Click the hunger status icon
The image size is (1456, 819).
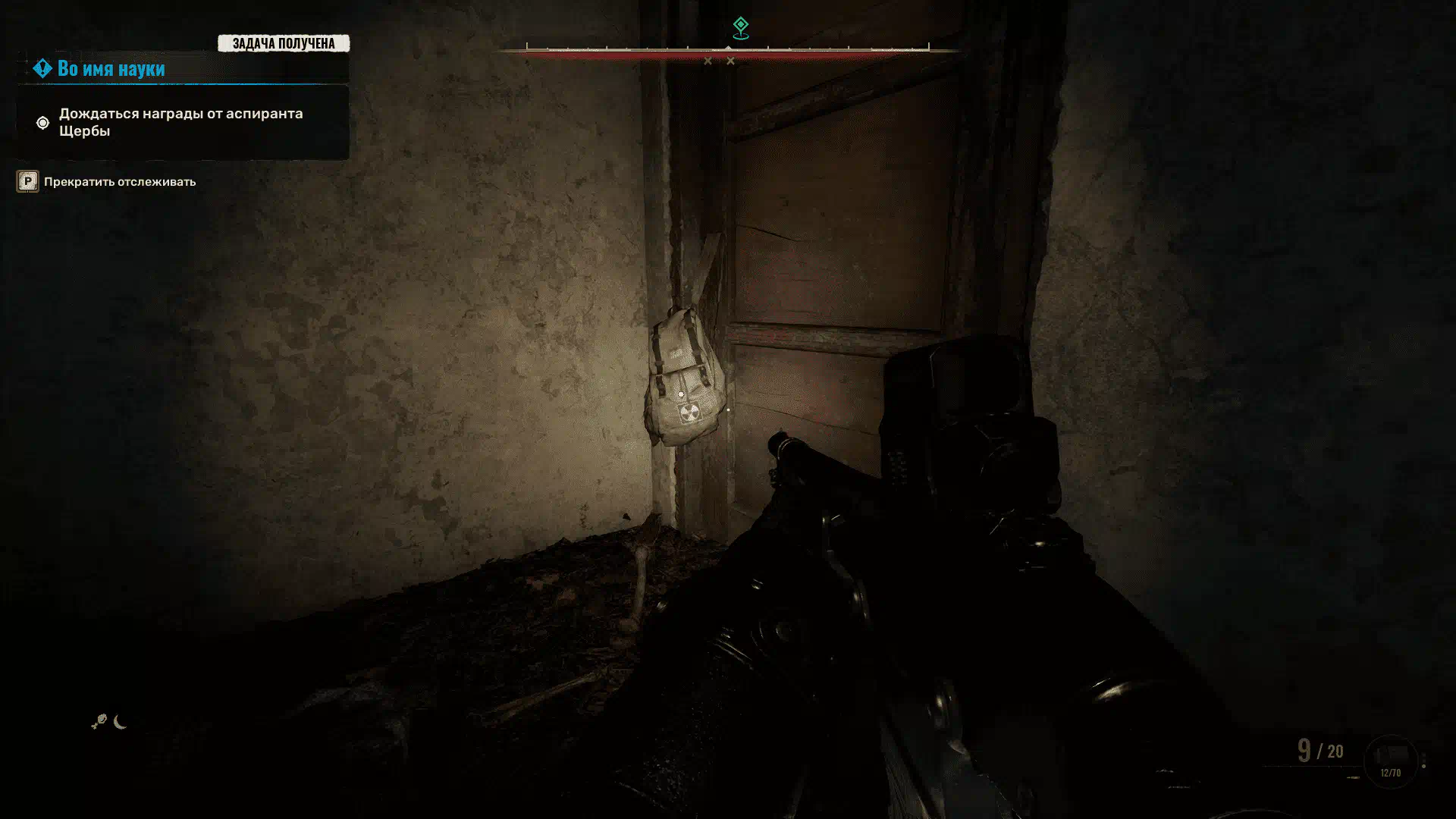point(99,722)
